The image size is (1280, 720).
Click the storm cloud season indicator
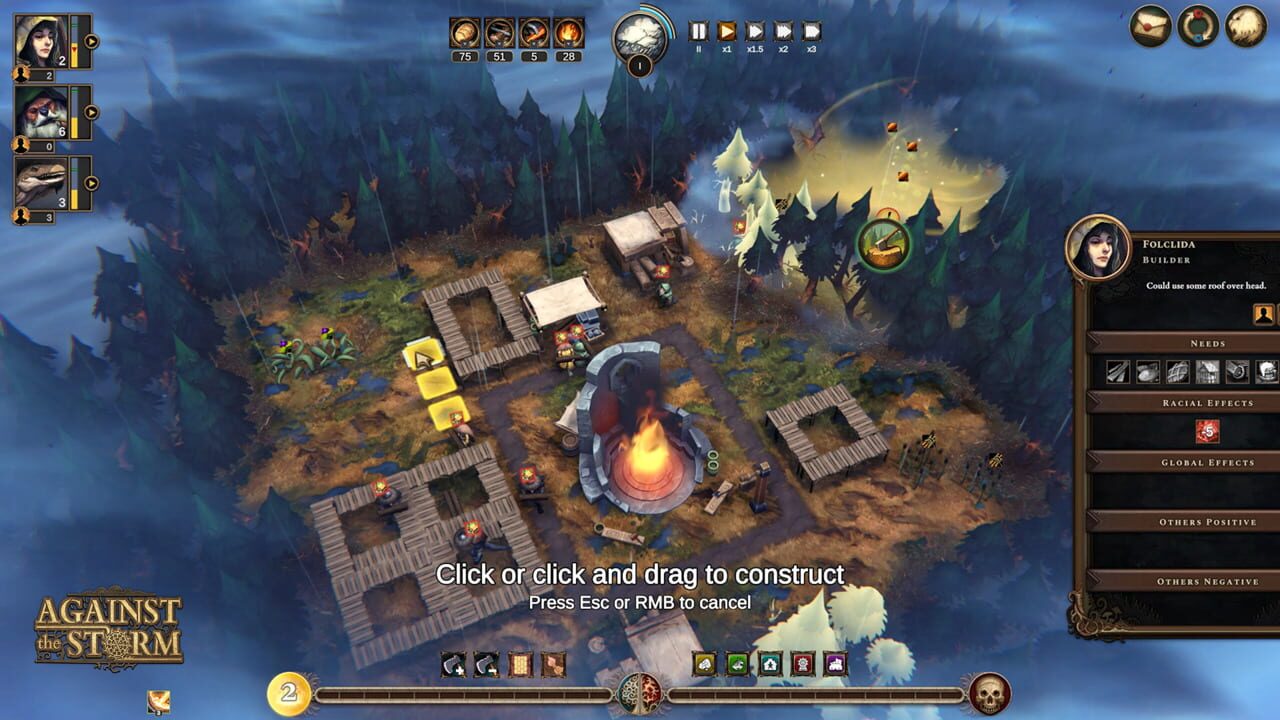coord(638,38)
